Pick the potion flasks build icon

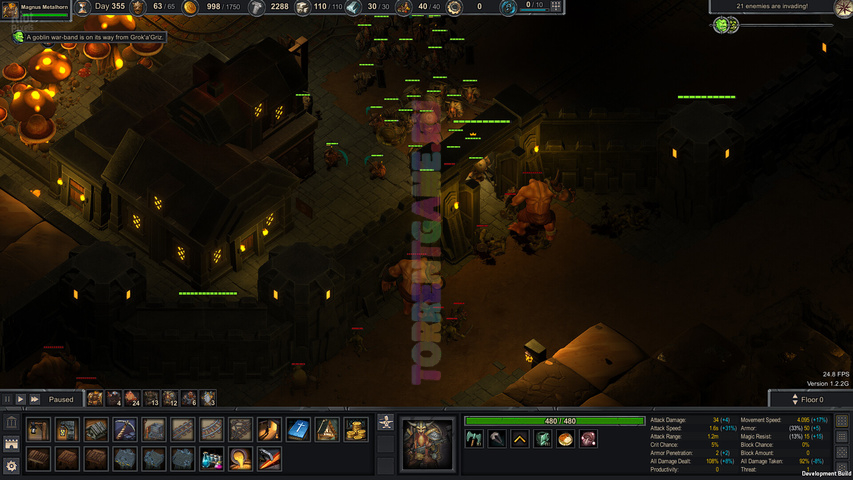tap(210, 459)
